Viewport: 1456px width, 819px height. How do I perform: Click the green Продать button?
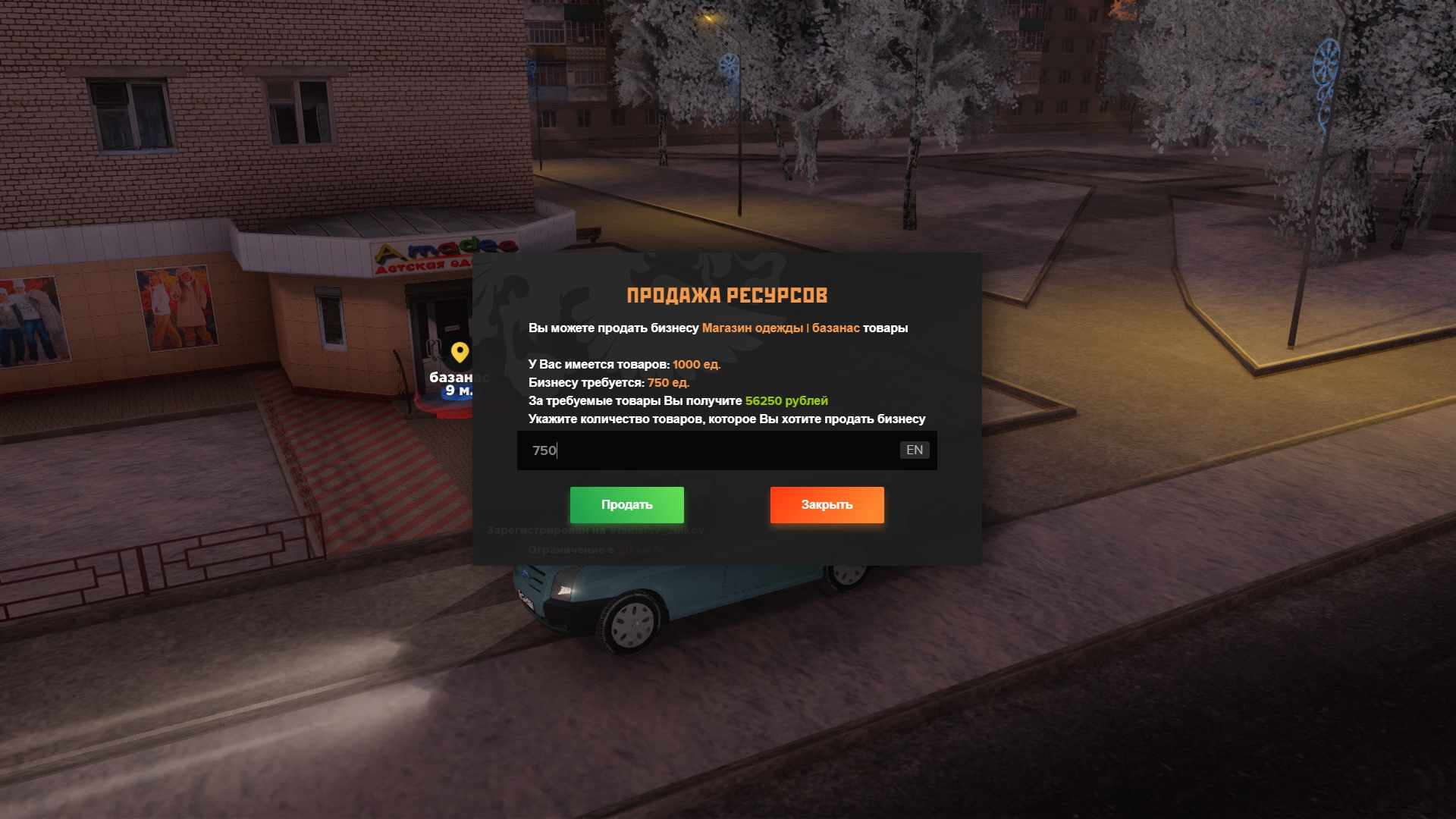pyautogui.click(x=626, y=505)
